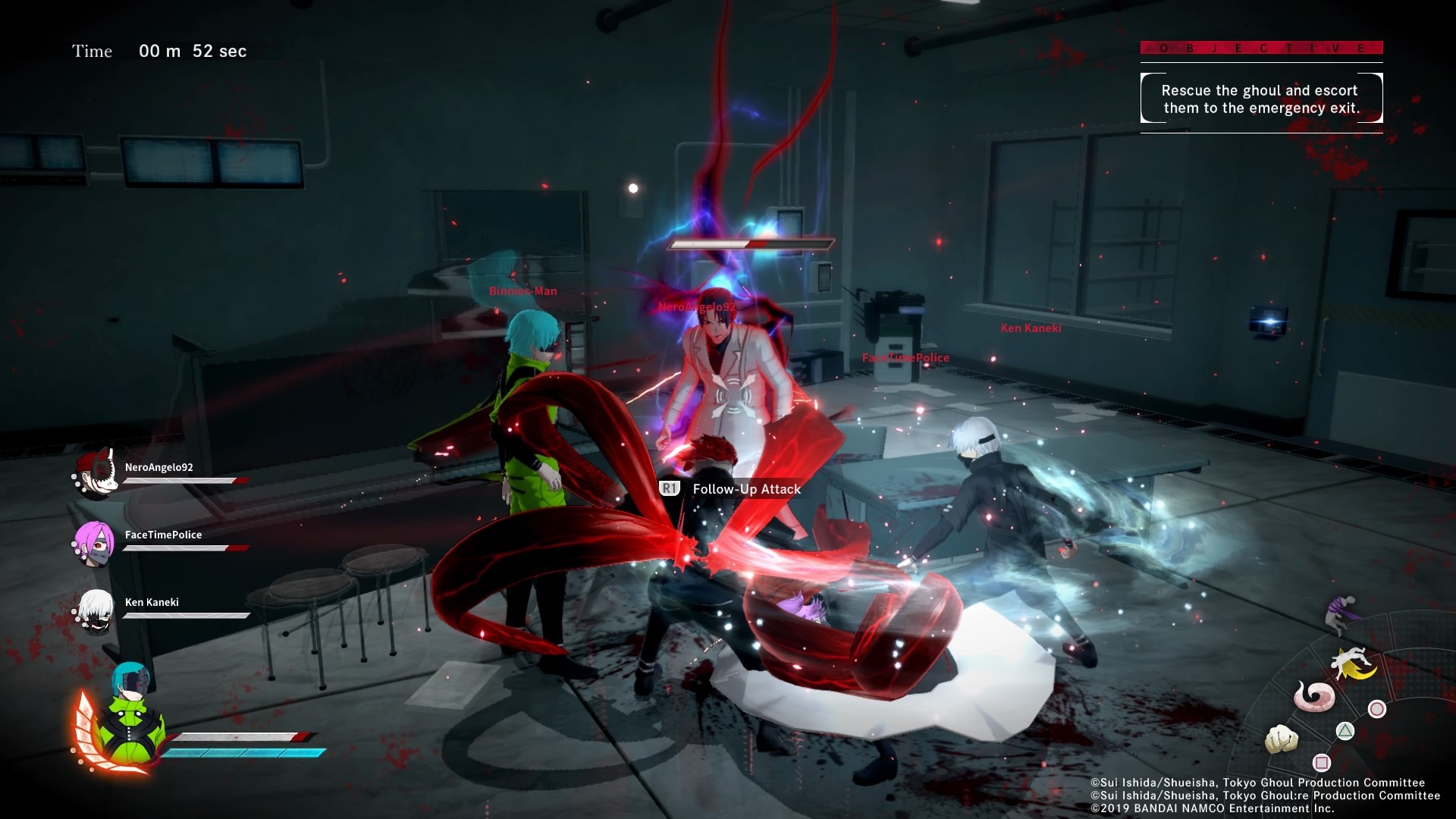Viewport: 1456px width, 819px height.
Task: Use the pink spiral tentacle kagune skill
Action: click(1314, 695)
